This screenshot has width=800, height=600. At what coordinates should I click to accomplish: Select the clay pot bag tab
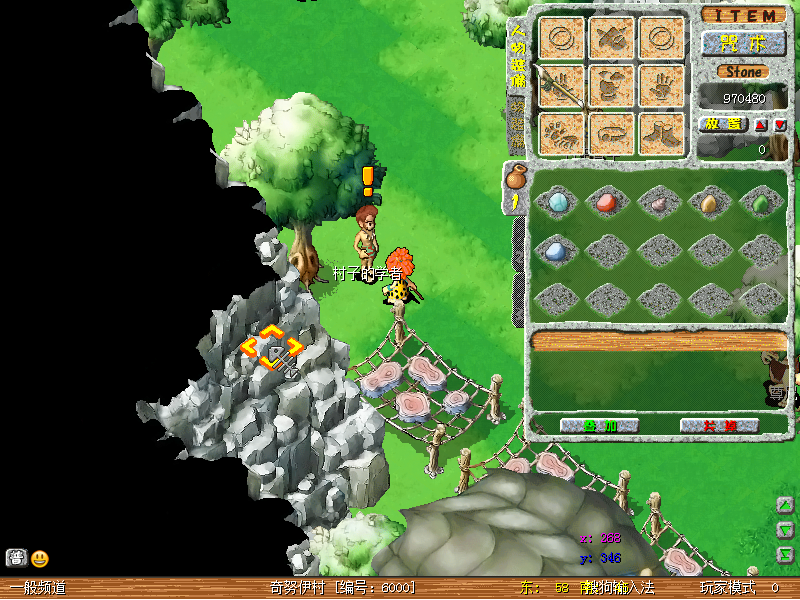[516, 179]
